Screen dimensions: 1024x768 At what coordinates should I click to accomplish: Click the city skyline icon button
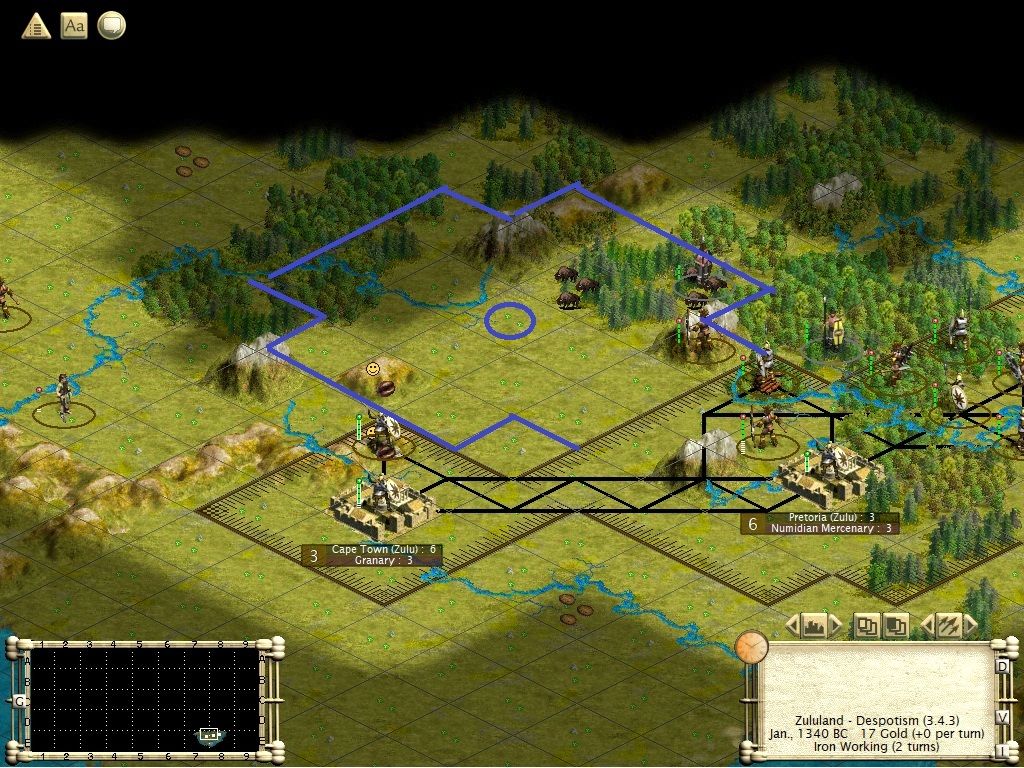coord(814,626)
